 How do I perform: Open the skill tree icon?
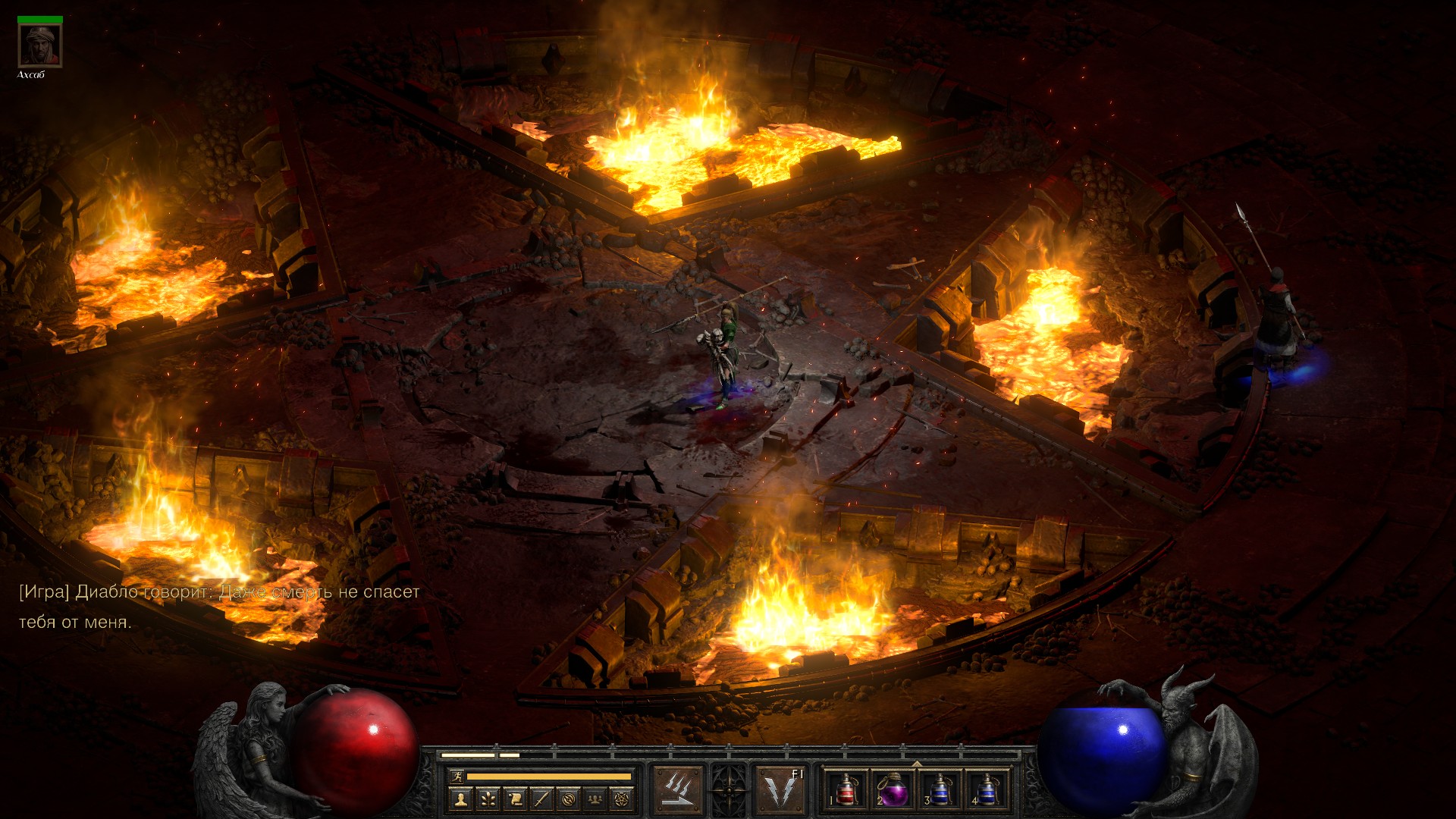487,799
